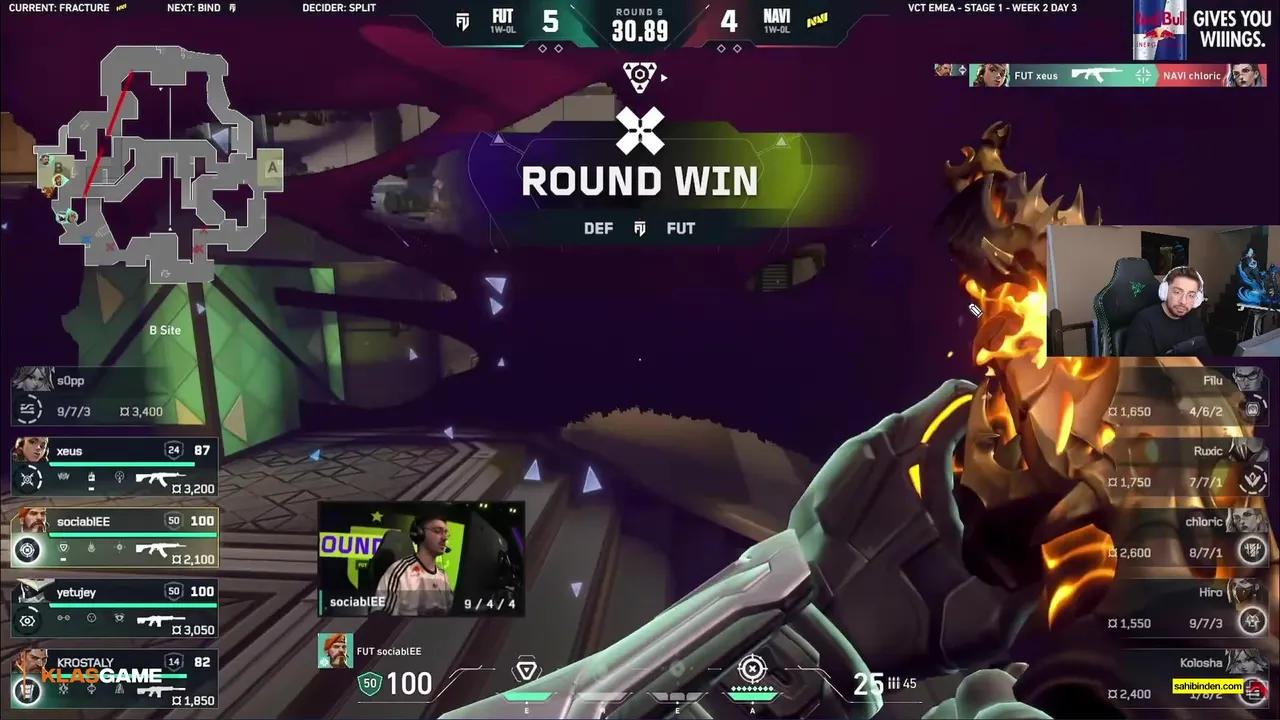Select Fit1nho's NAVI player row
1280x720 pixels.
(1187, 396)
